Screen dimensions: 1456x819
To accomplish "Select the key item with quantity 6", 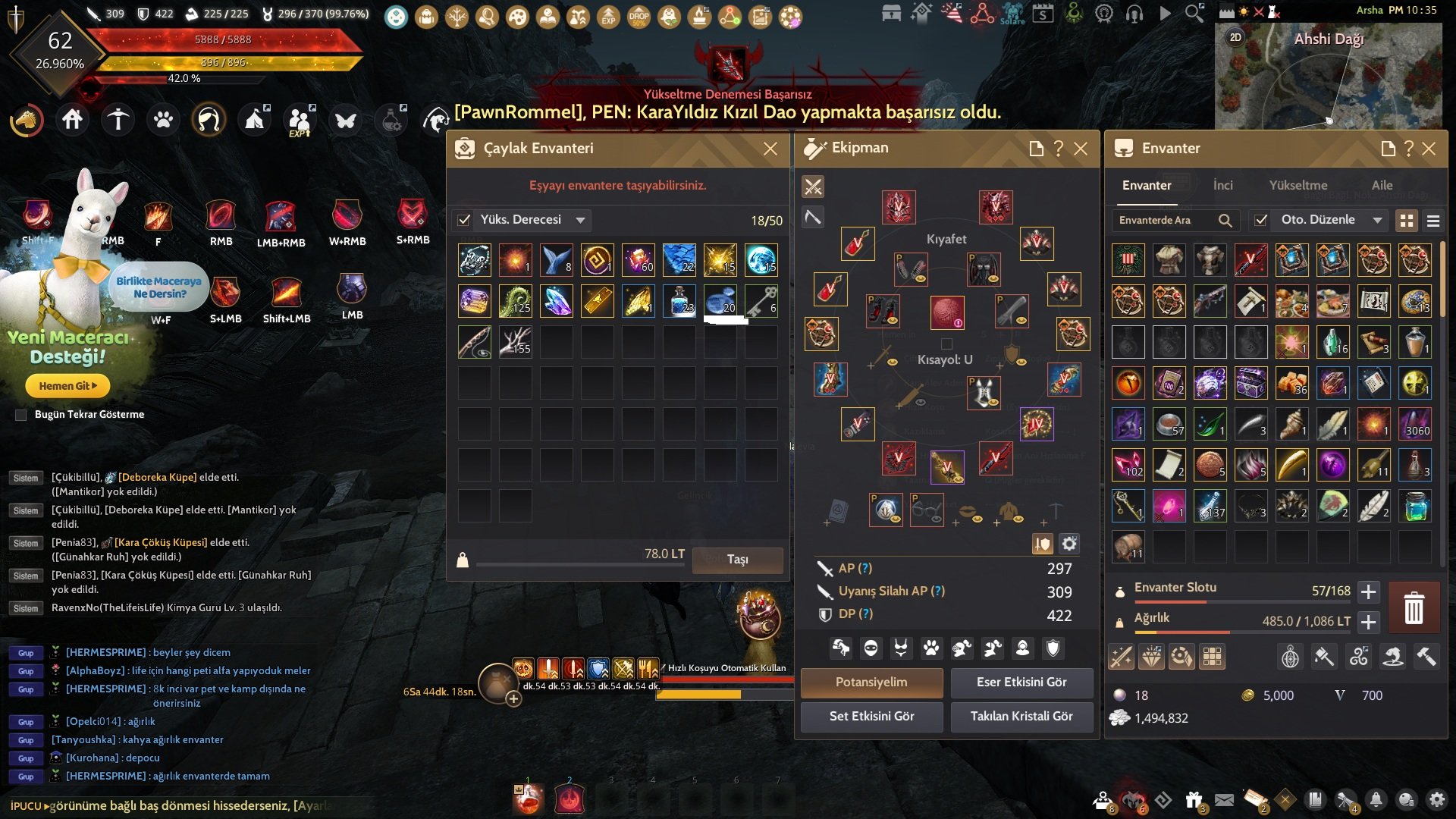I will pyautogui.click(x=761, y=301).
